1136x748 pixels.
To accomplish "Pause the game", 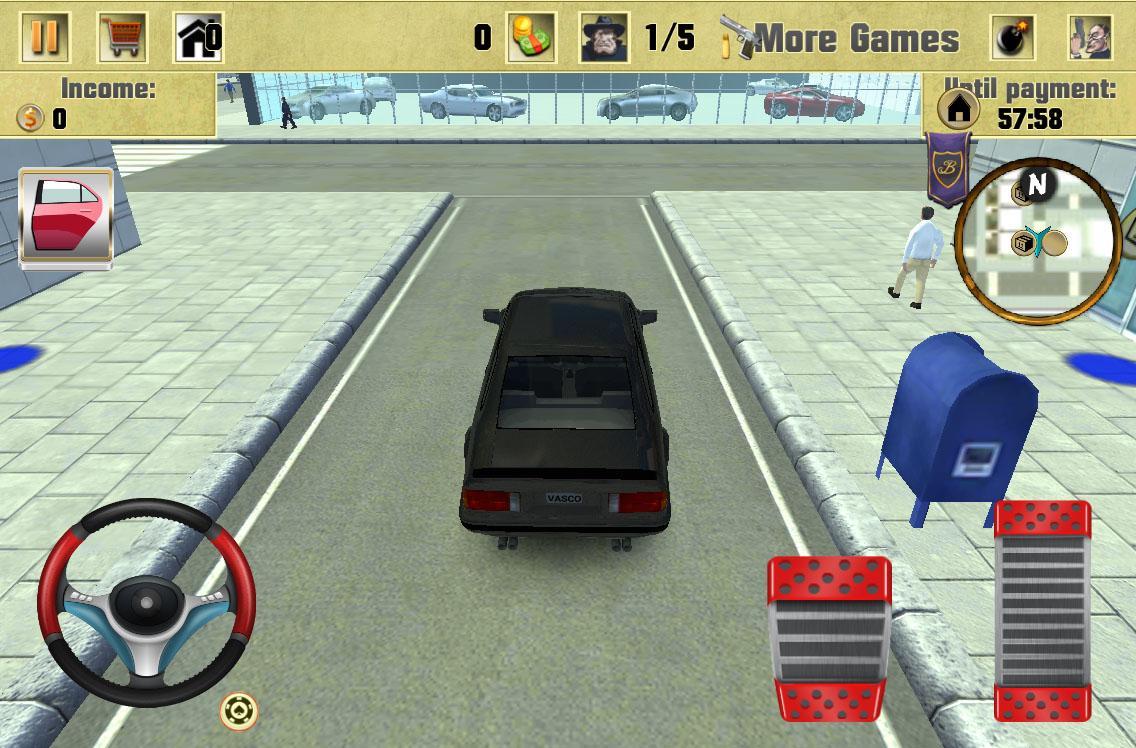I will (x=45, y=37).
